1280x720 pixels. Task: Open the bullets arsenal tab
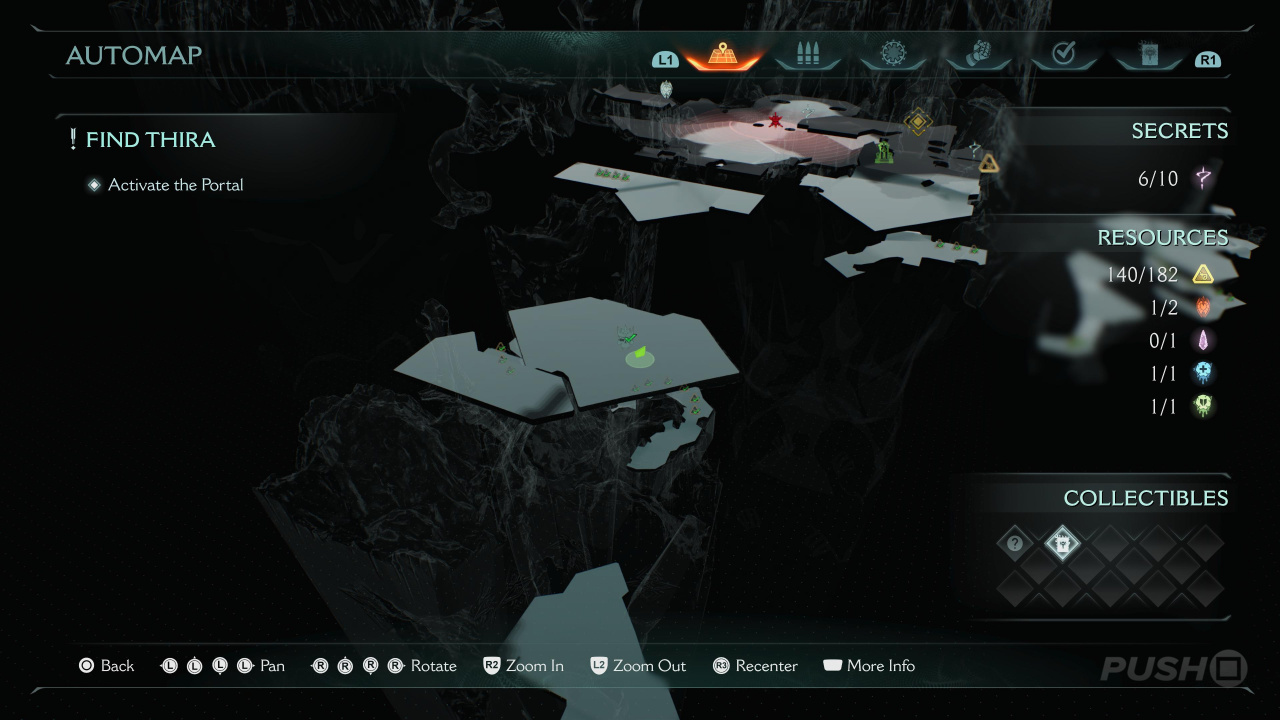pos(807,55)
